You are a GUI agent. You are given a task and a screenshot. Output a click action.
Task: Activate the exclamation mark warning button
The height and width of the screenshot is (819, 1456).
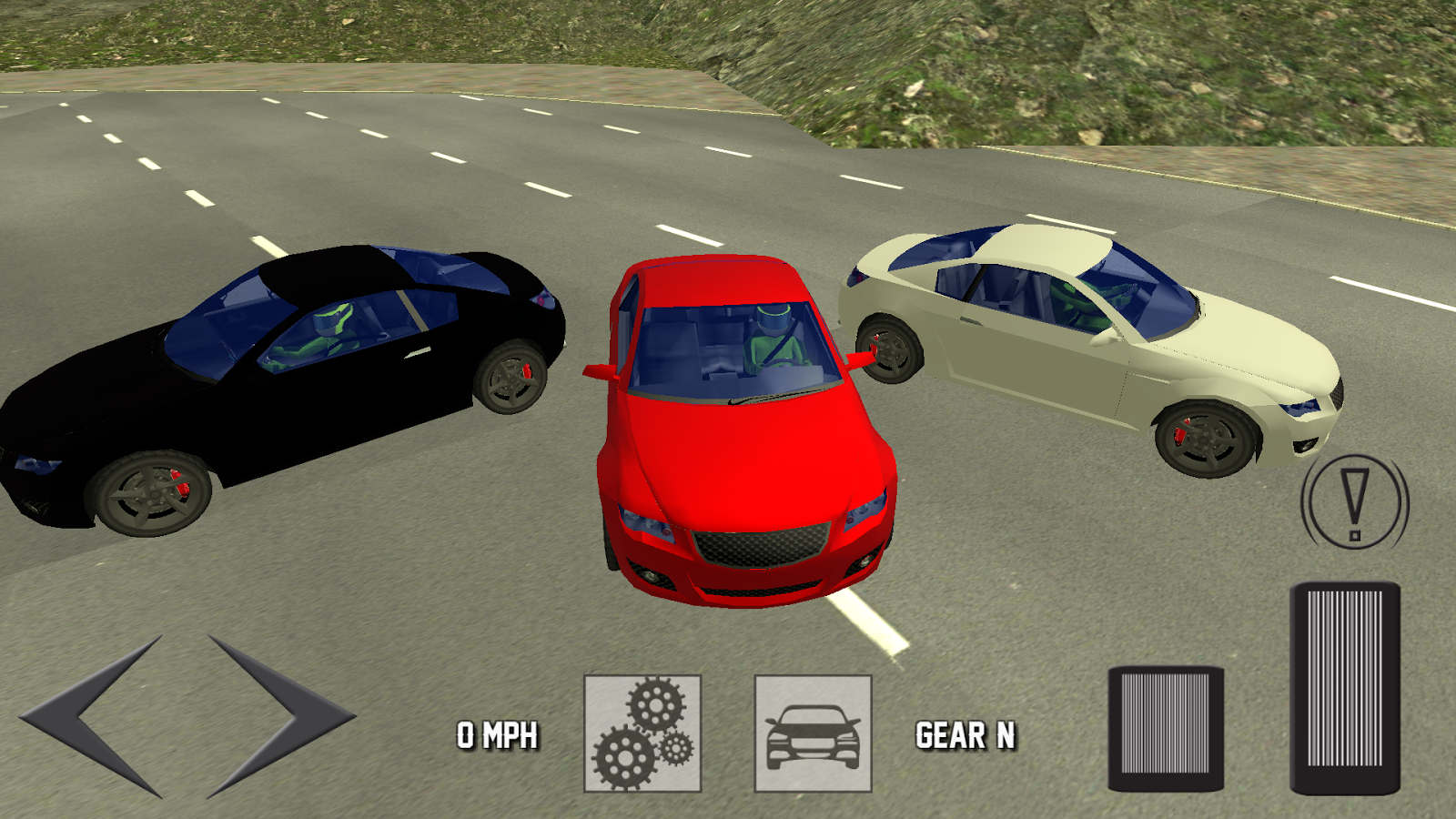coord(1354,503)
